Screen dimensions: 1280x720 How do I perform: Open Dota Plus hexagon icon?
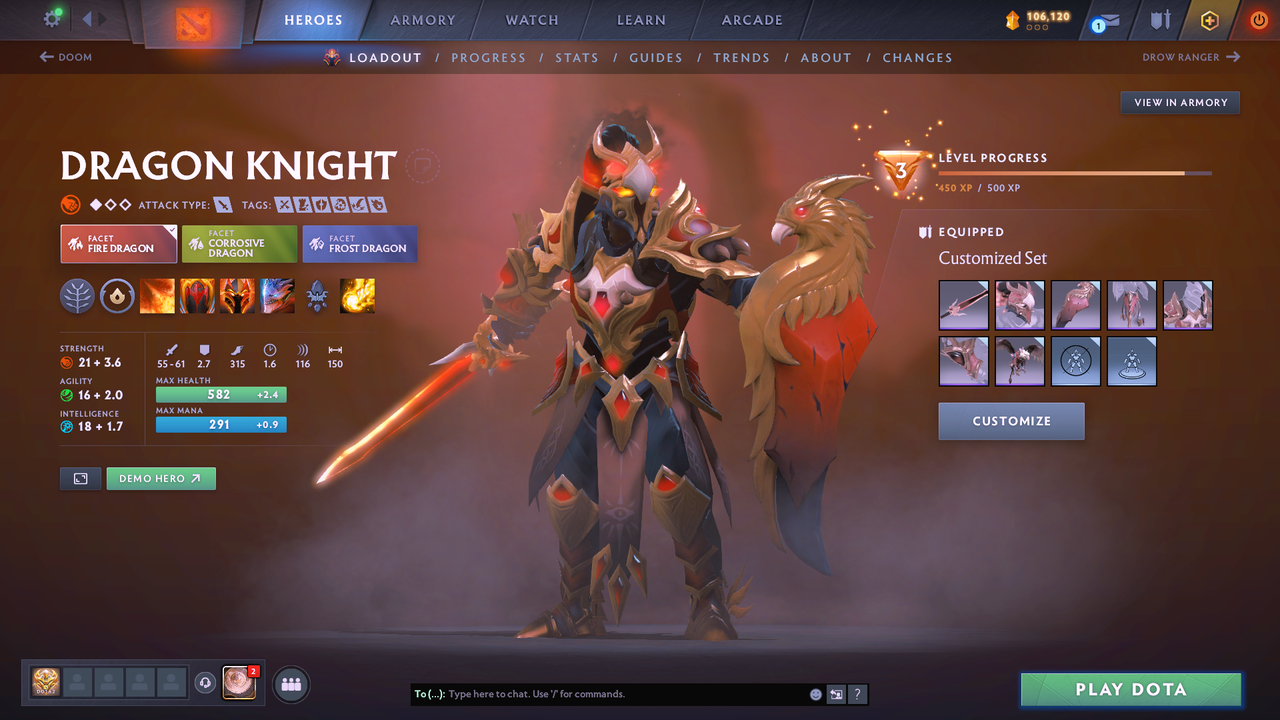pos(1209,20)
